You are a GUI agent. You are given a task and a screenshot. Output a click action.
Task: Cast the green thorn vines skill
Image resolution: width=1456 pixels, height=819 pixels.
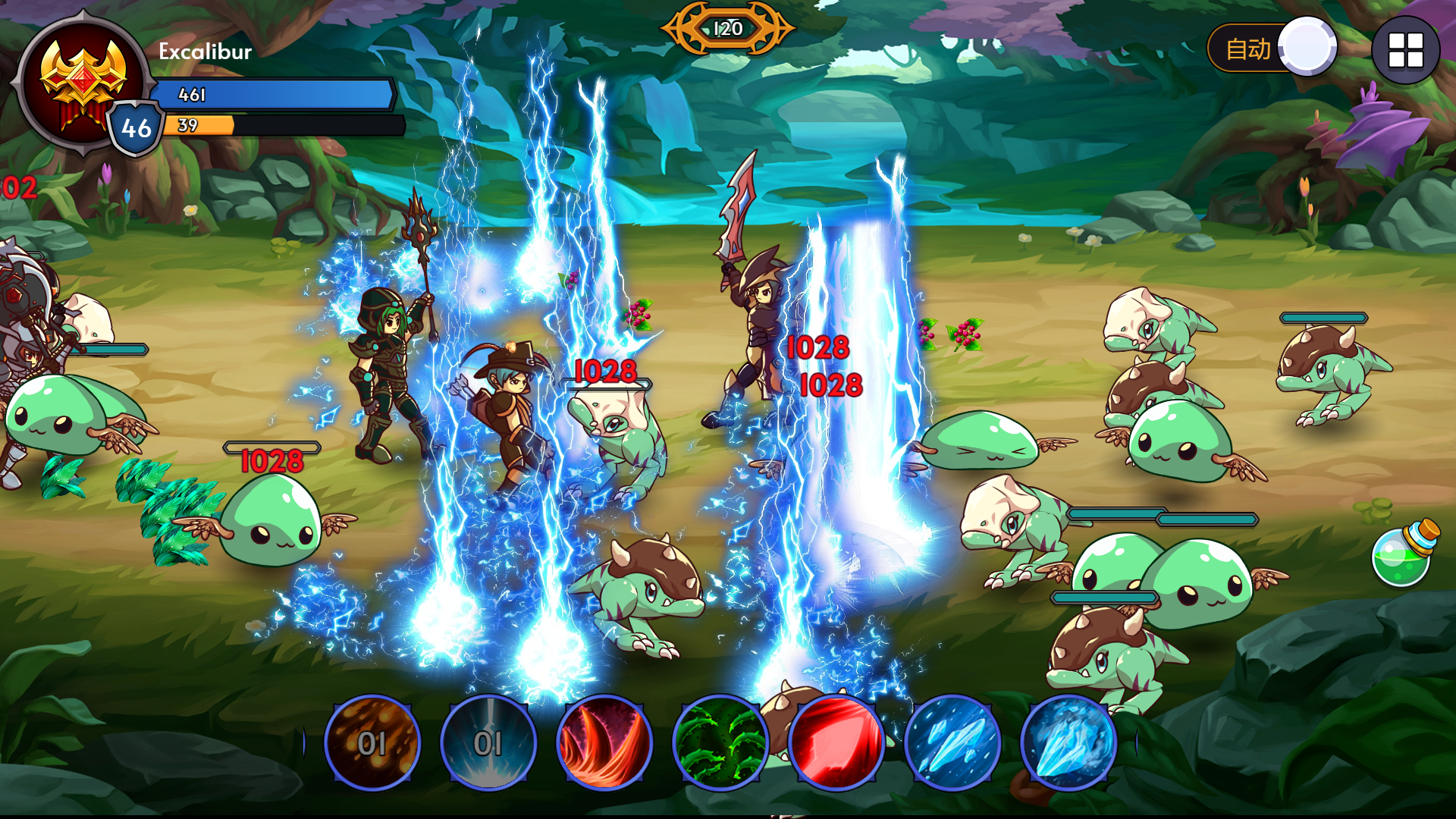(720, 742)
